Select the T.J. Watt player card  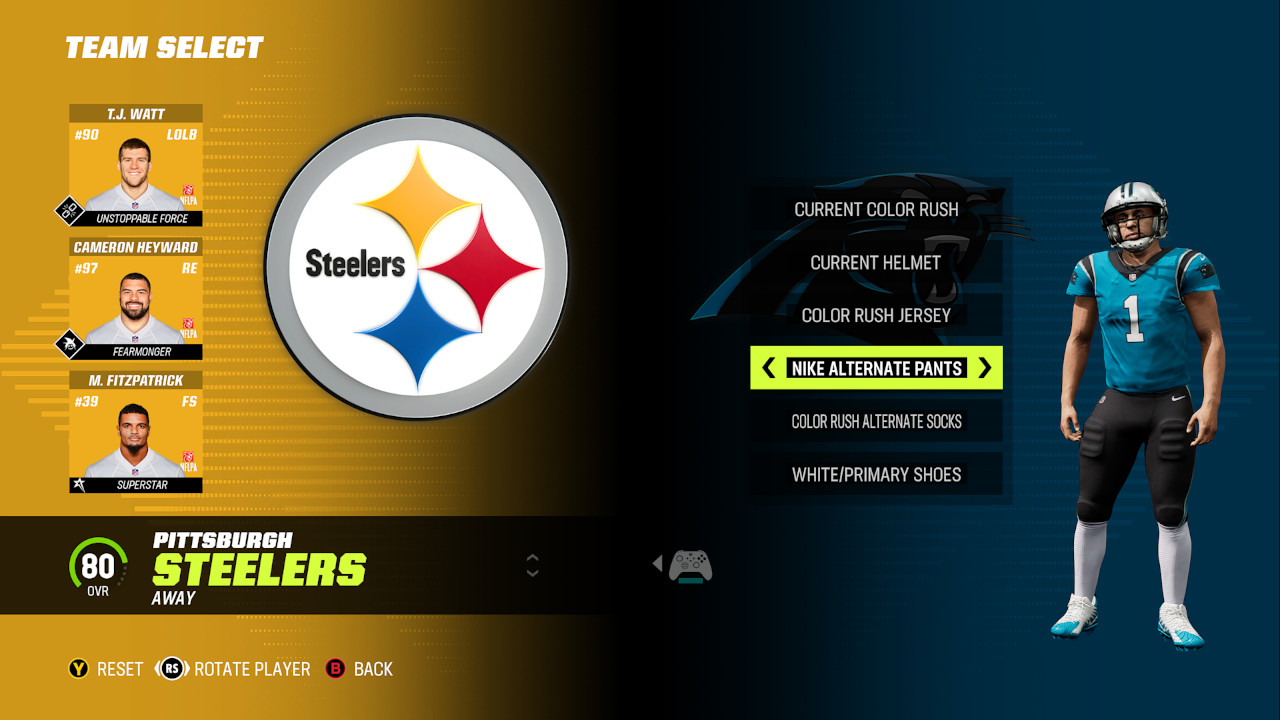(133, 165)
